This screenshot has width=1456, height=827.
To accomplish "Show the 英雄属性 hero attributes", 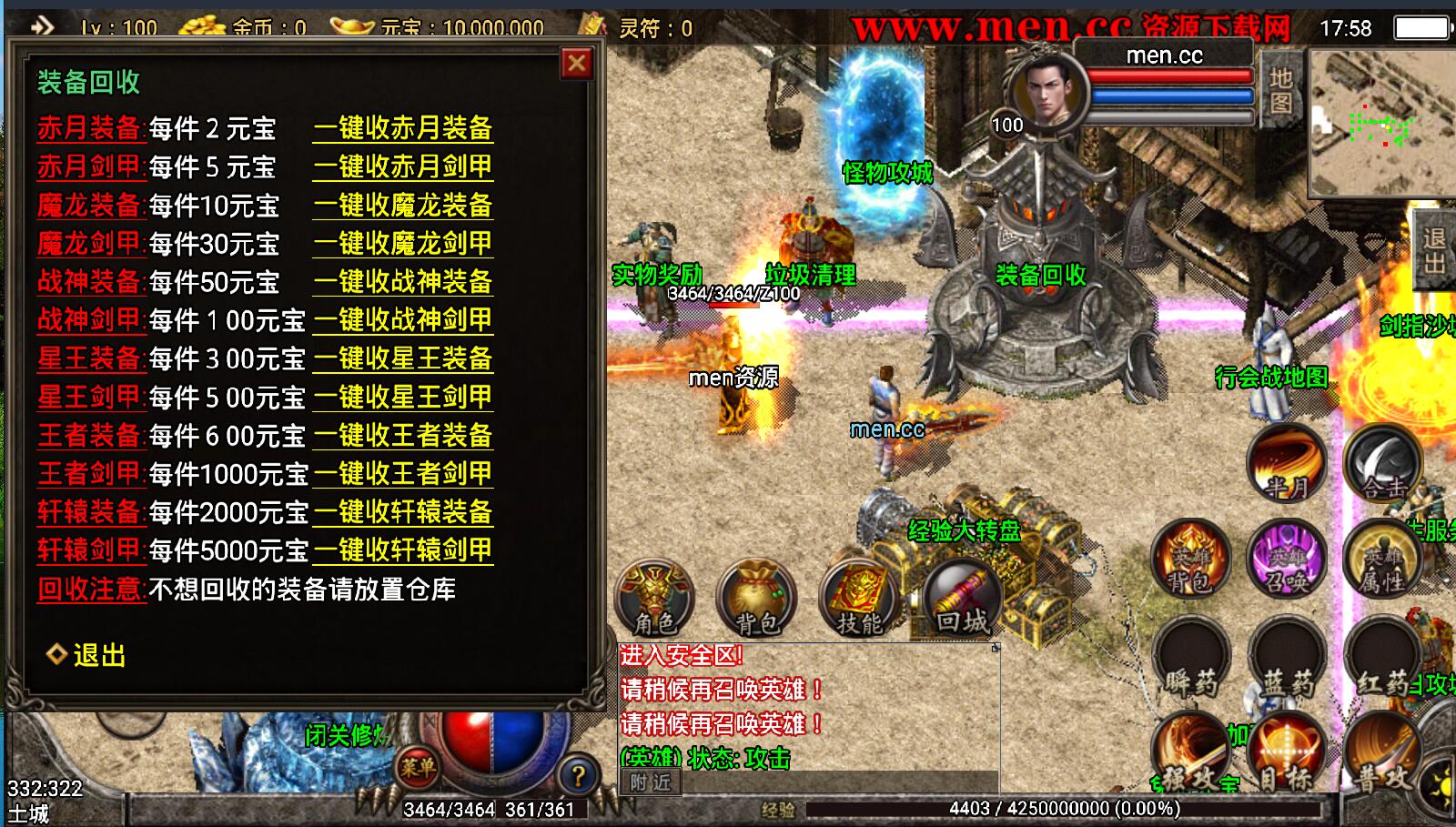I will 1382,560.
